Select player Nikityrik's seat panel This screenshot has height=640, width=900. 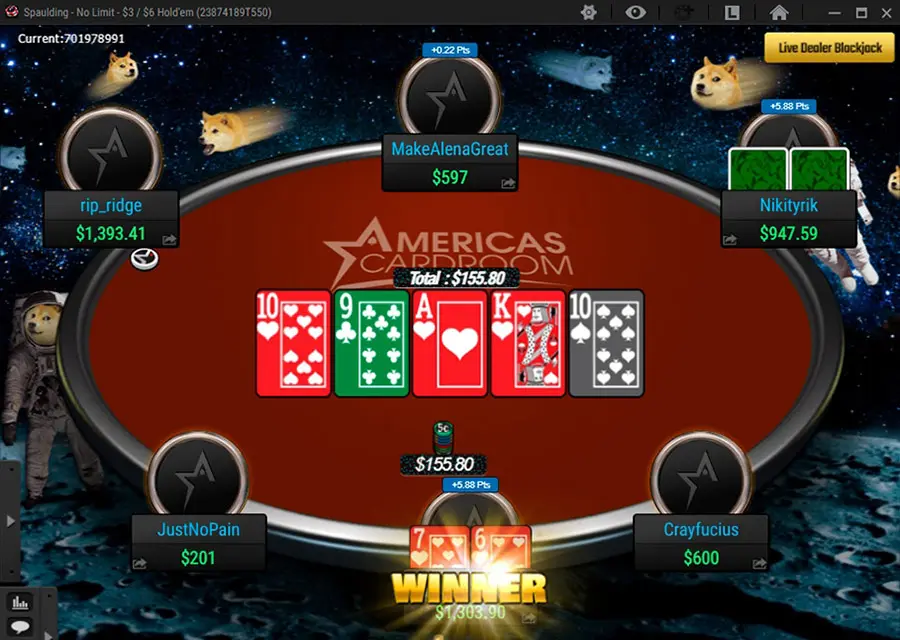point(788,219)
